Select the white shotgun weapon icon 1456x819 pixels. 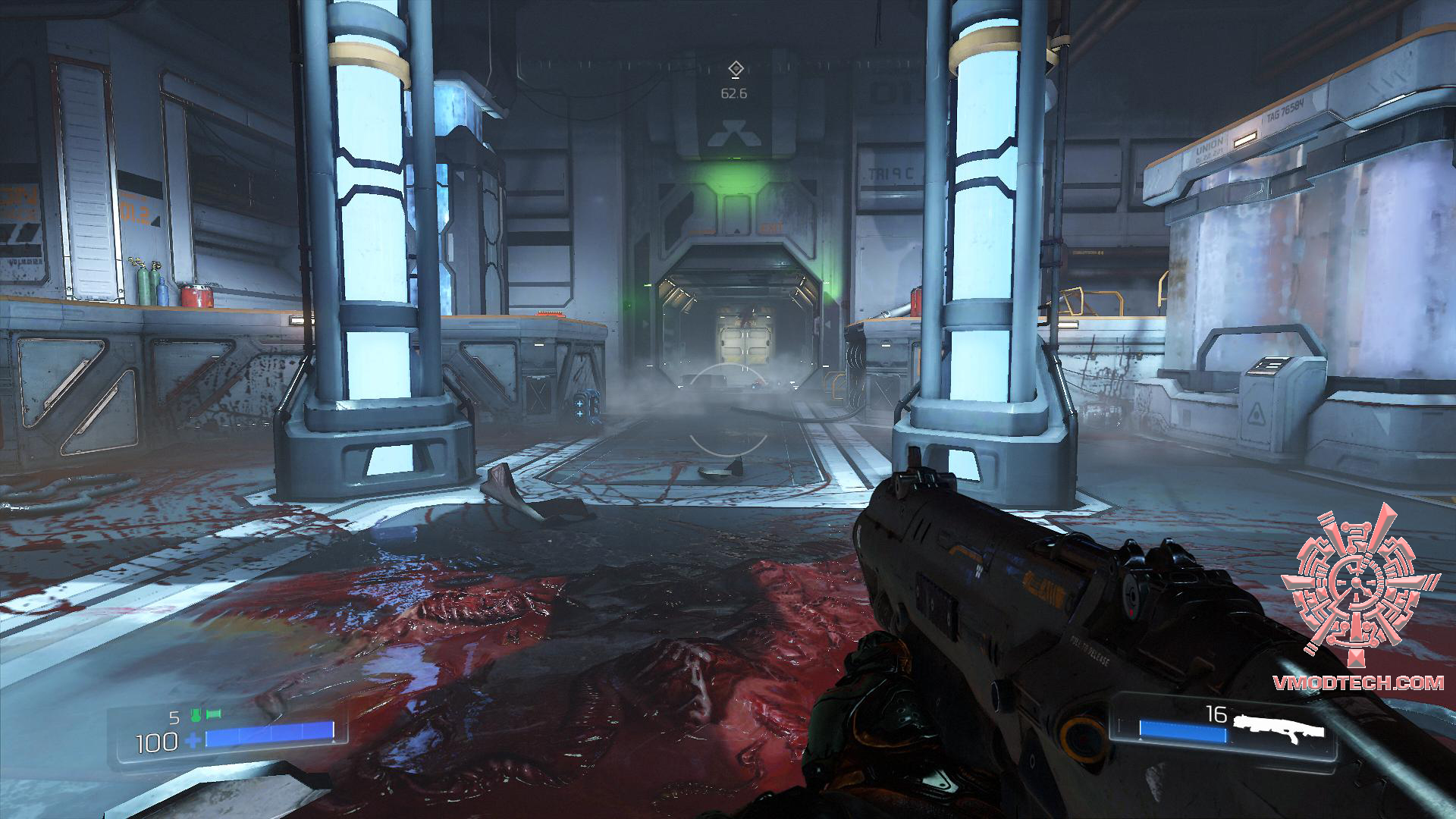pos(1278,728)
